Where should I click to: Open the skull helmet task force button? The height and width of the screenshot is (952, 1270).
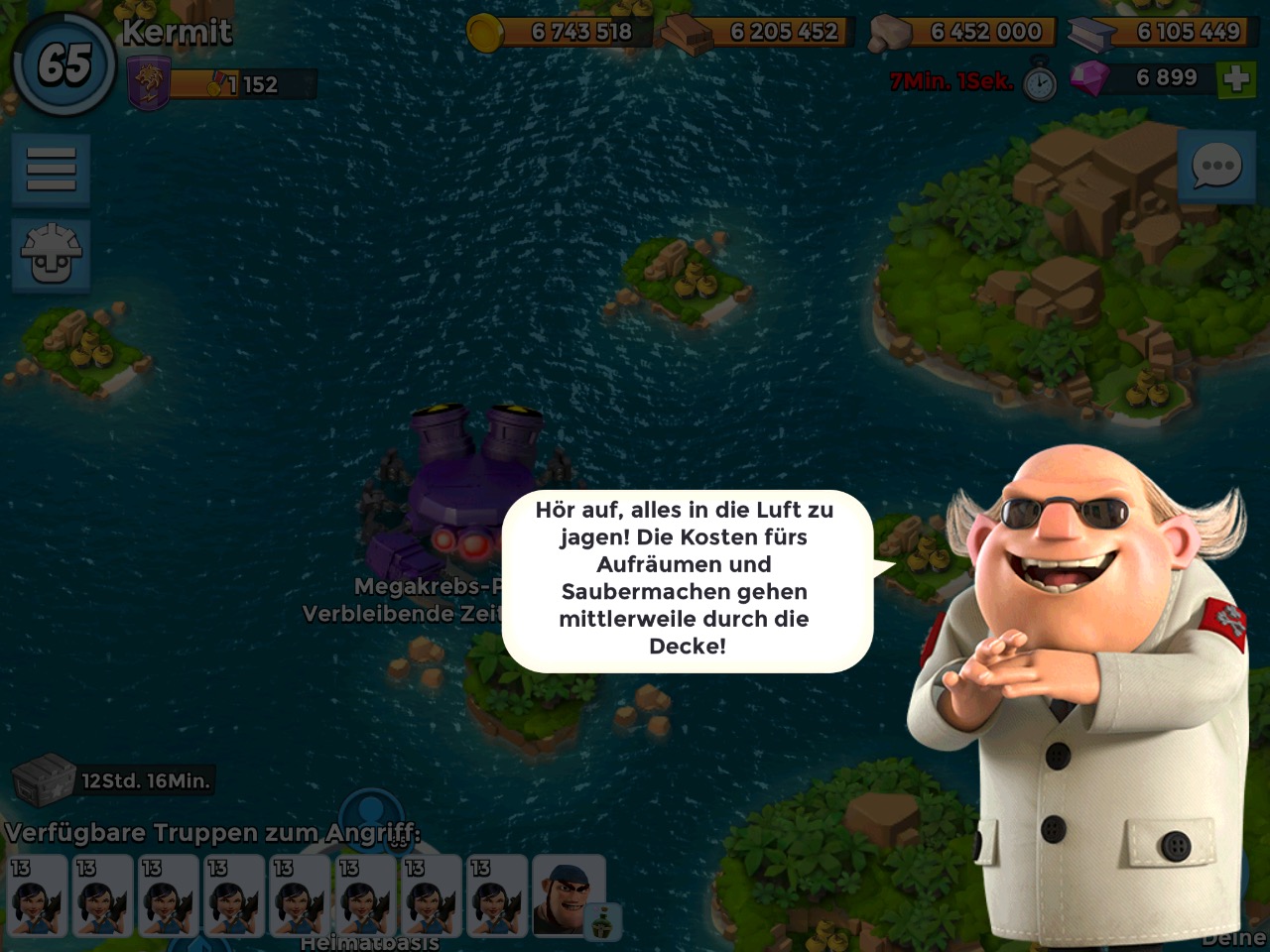pos(51,255)
